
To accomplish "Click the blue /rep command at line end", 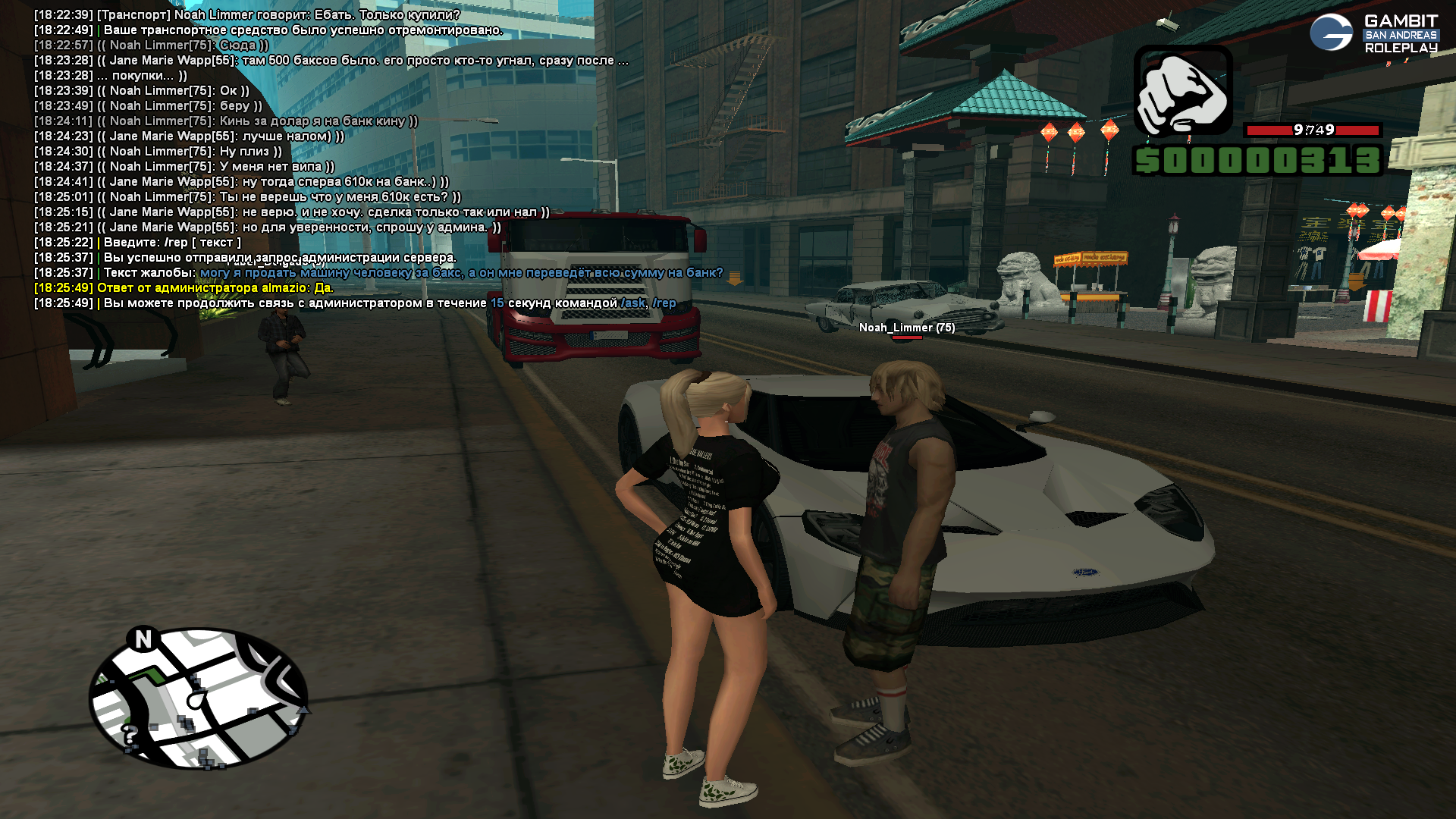I will [x=664, y=303].
